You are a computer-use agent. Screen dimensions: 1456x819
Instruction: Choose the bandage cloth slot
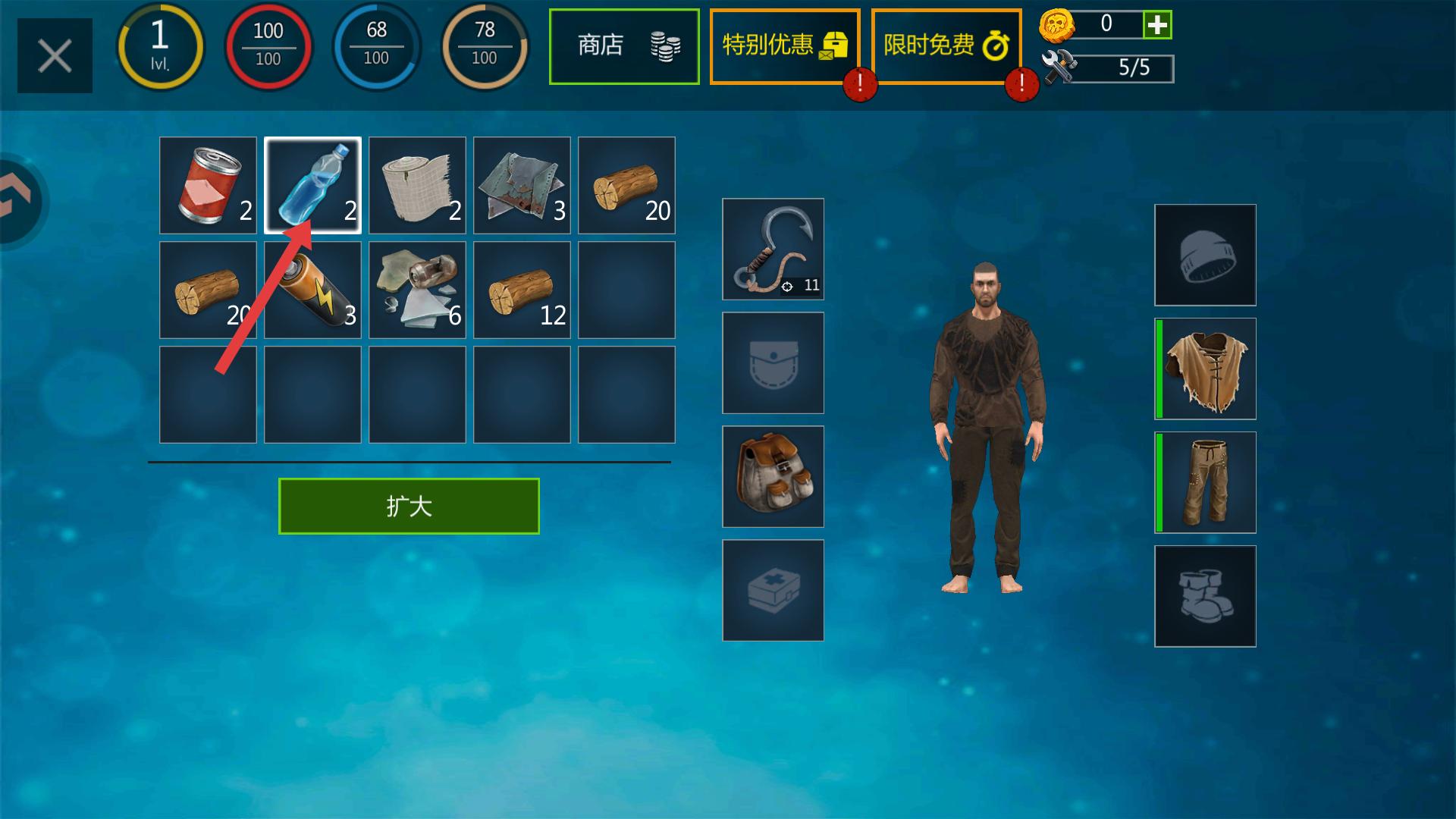[417, 185]
